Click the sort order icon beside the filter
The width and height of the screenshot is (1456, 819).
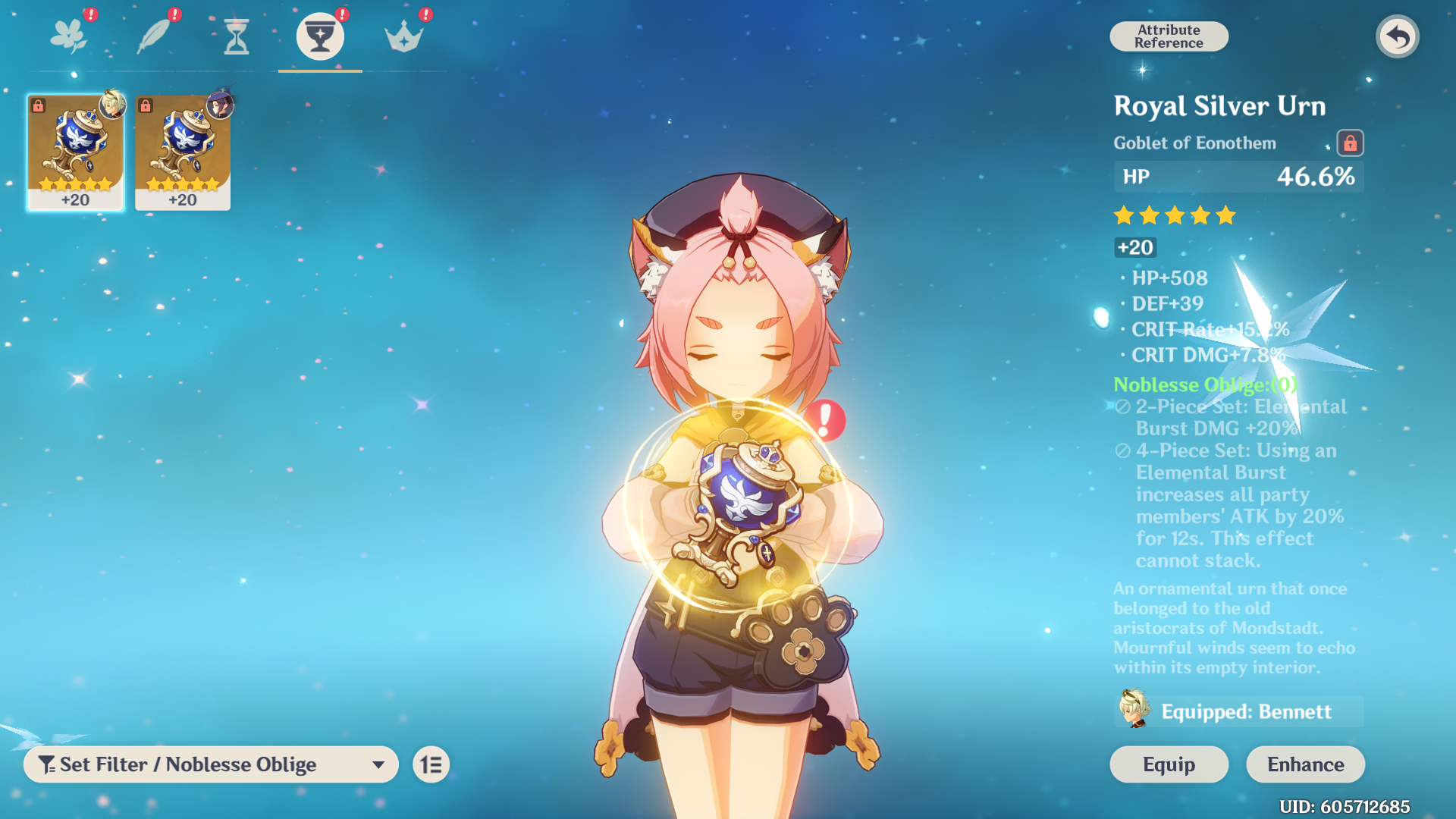point(431,764)
